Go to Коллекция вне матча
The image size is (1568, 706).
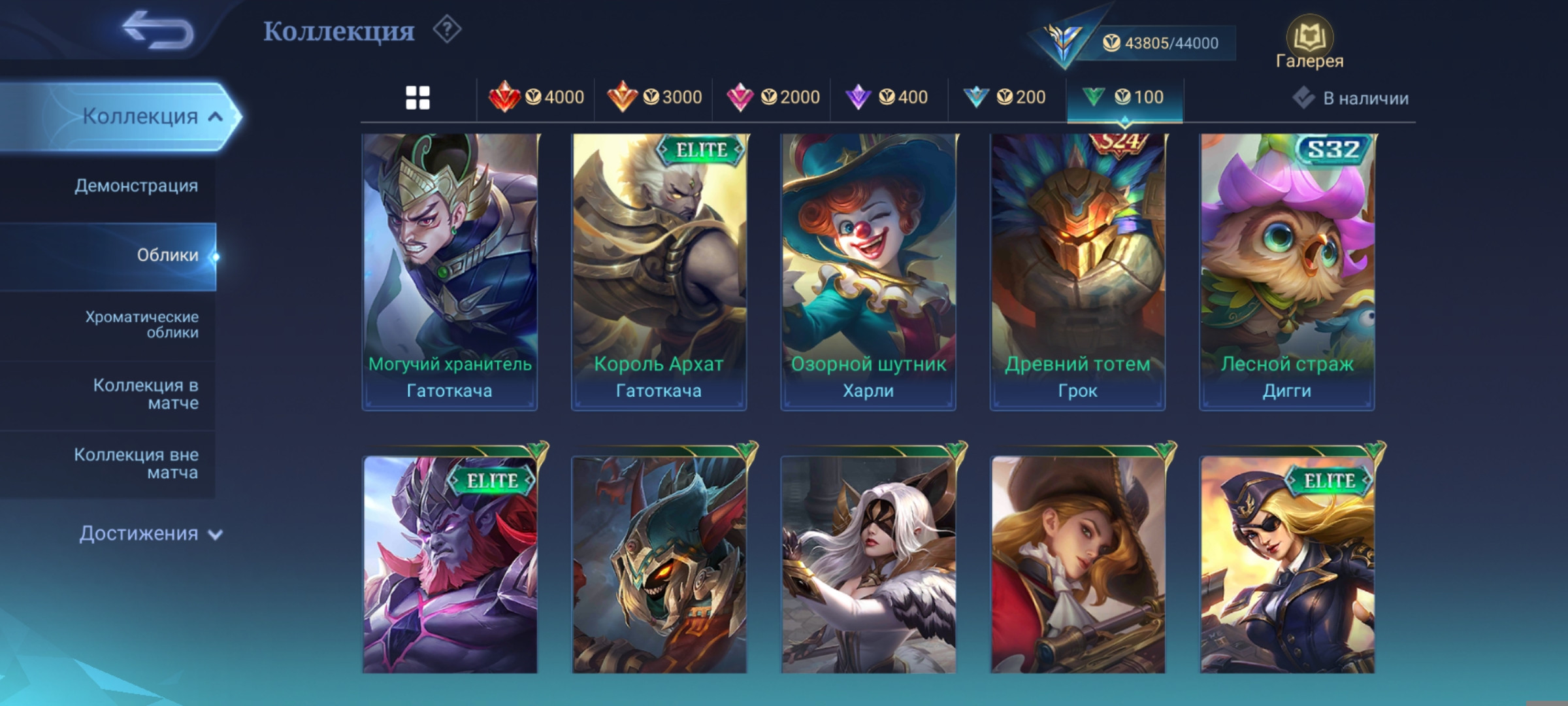[136, 463]
